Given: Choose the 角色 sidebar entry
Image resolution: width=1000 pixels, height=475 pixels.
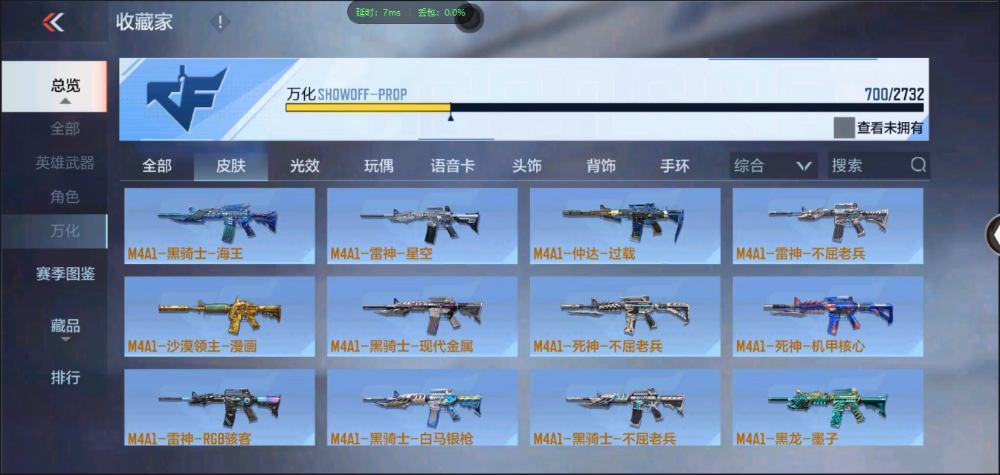Looking at the screenshot, I should coord(66,197).
